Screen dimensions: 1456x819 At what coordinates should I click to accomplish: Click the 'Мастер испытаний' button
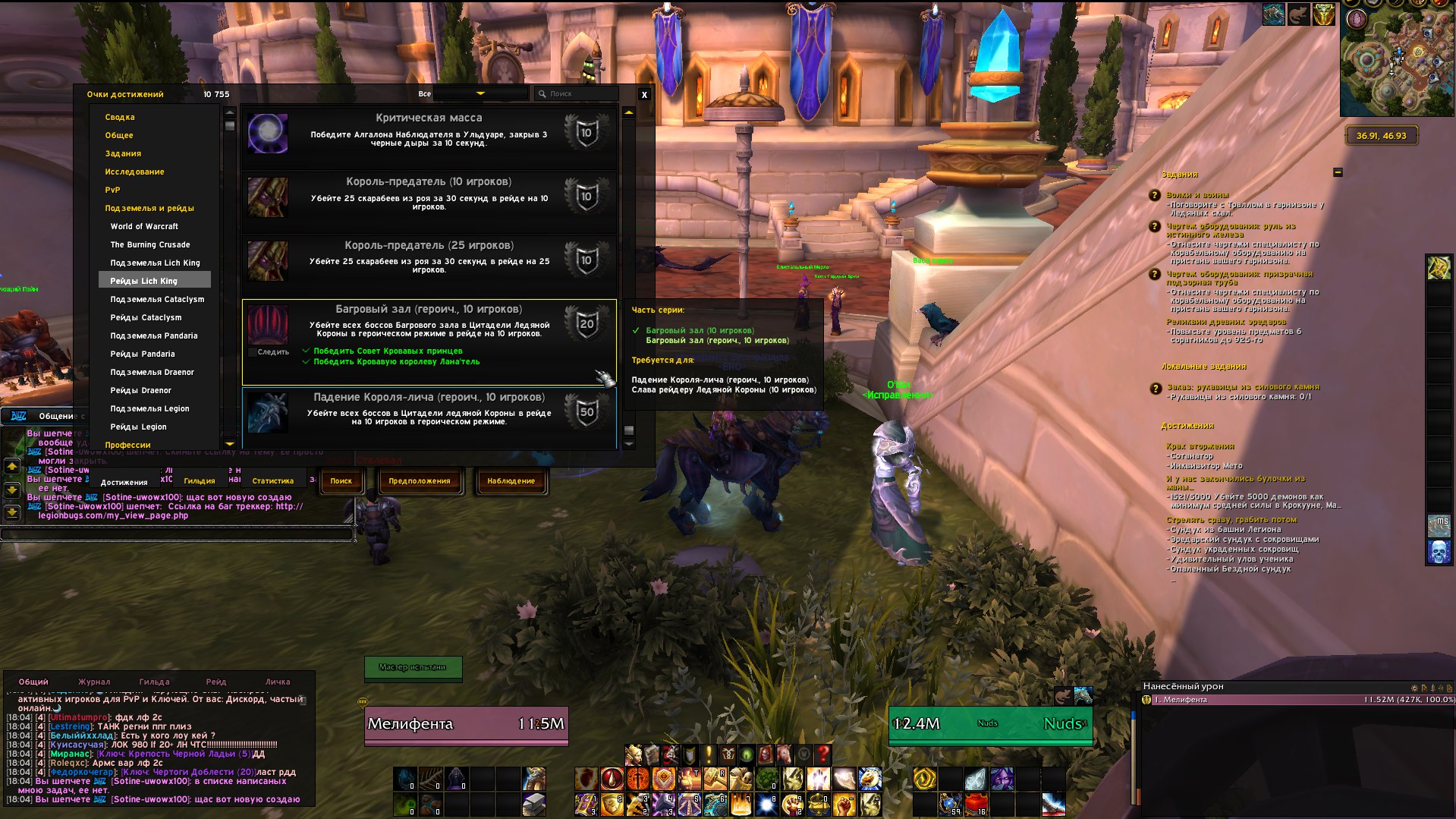pyautogui.click(x=413, y=667)
